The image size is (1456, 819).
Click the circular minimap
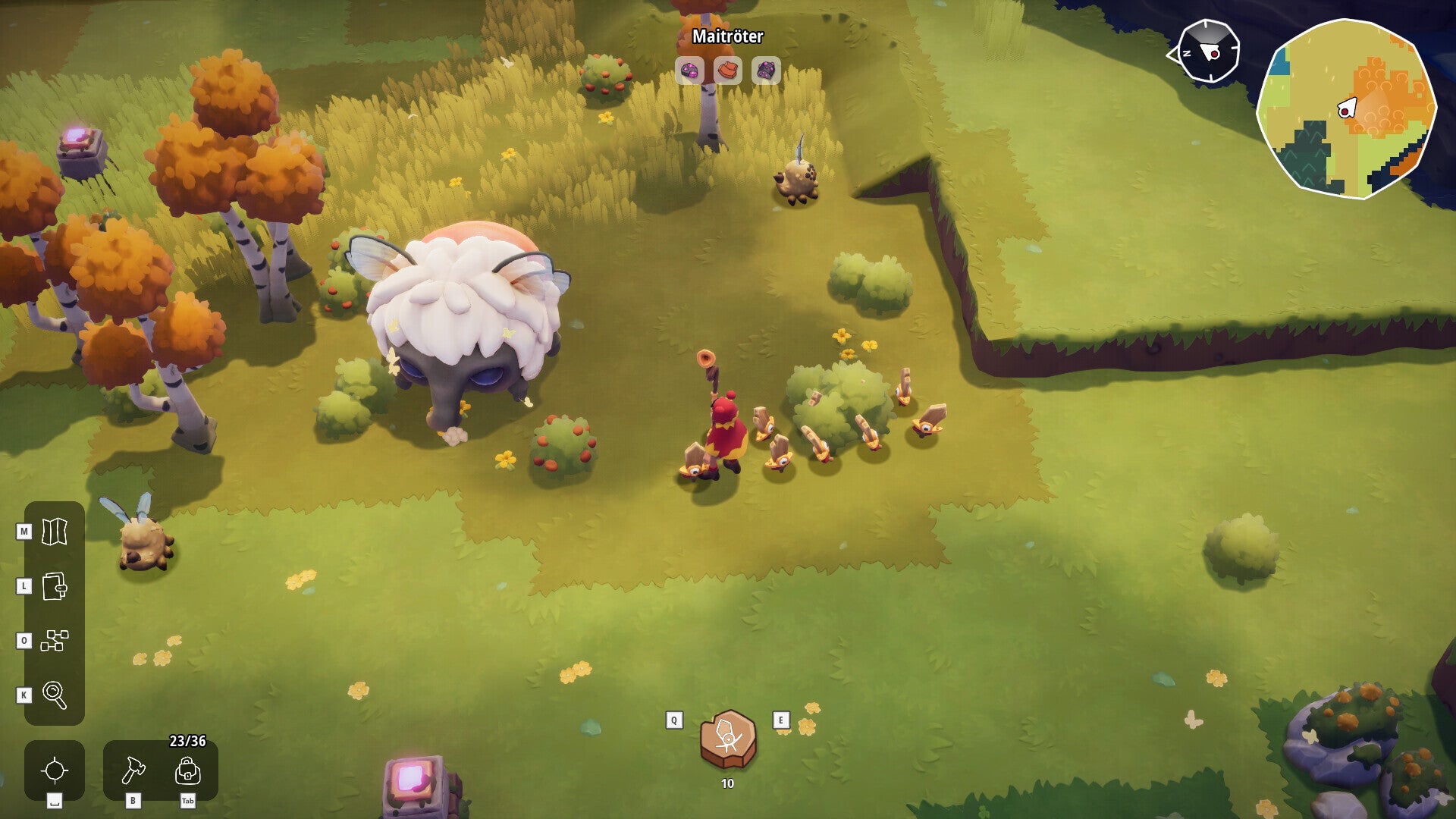[1346, 108]
